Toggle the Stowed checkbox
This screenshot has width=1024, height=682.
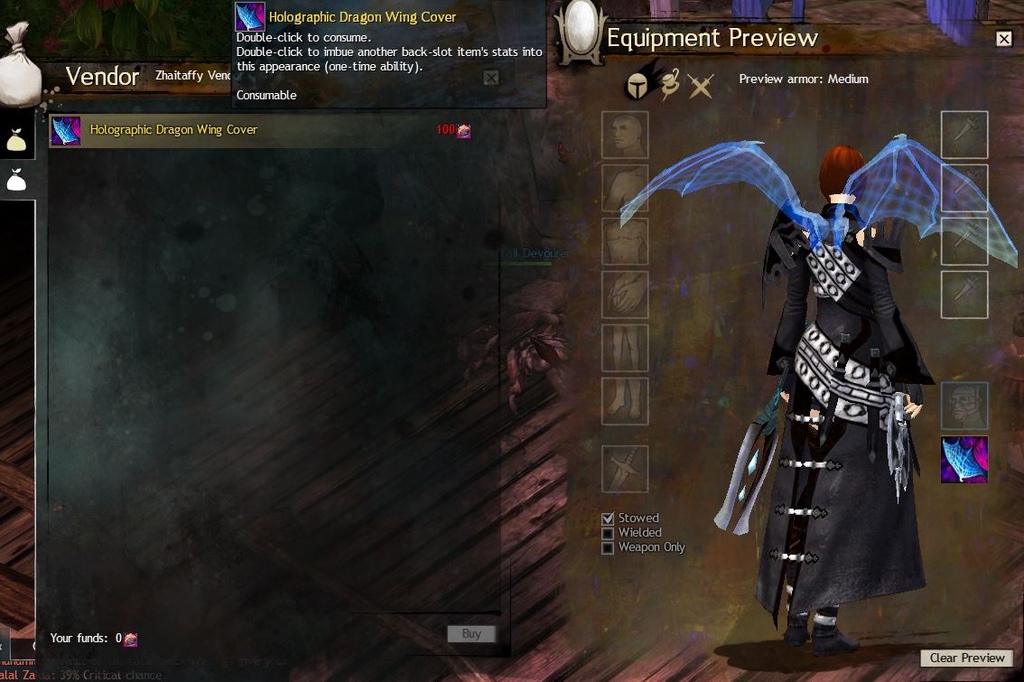pyautogui.click(x=607, y=518)
